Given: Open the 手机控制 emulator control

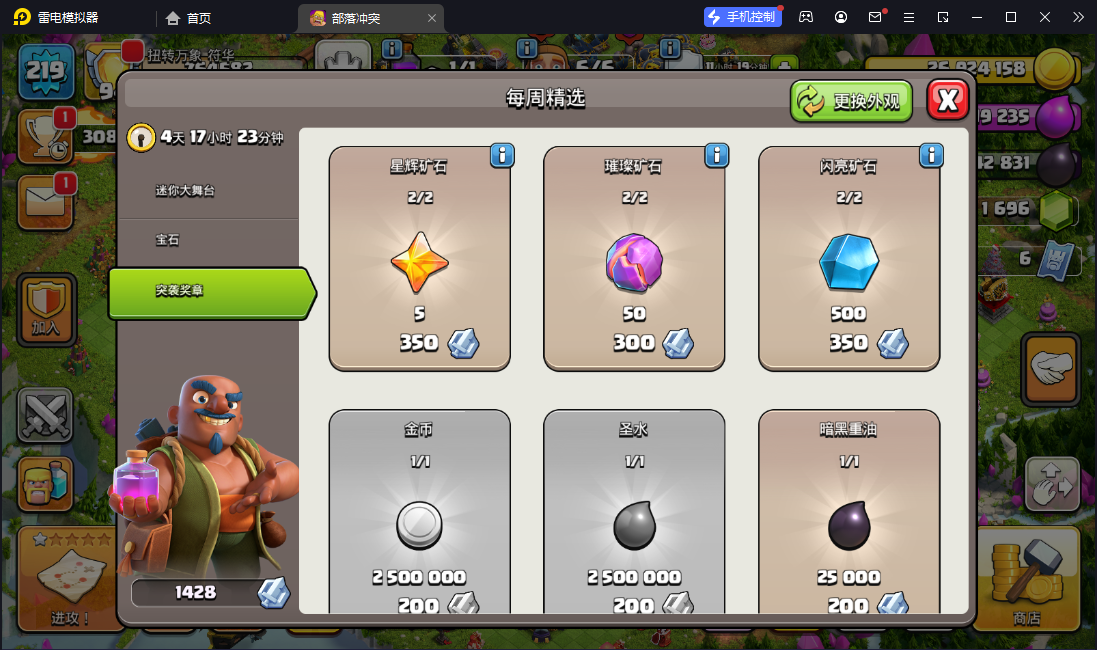Looking at the screenshot, I should [743, 17].
